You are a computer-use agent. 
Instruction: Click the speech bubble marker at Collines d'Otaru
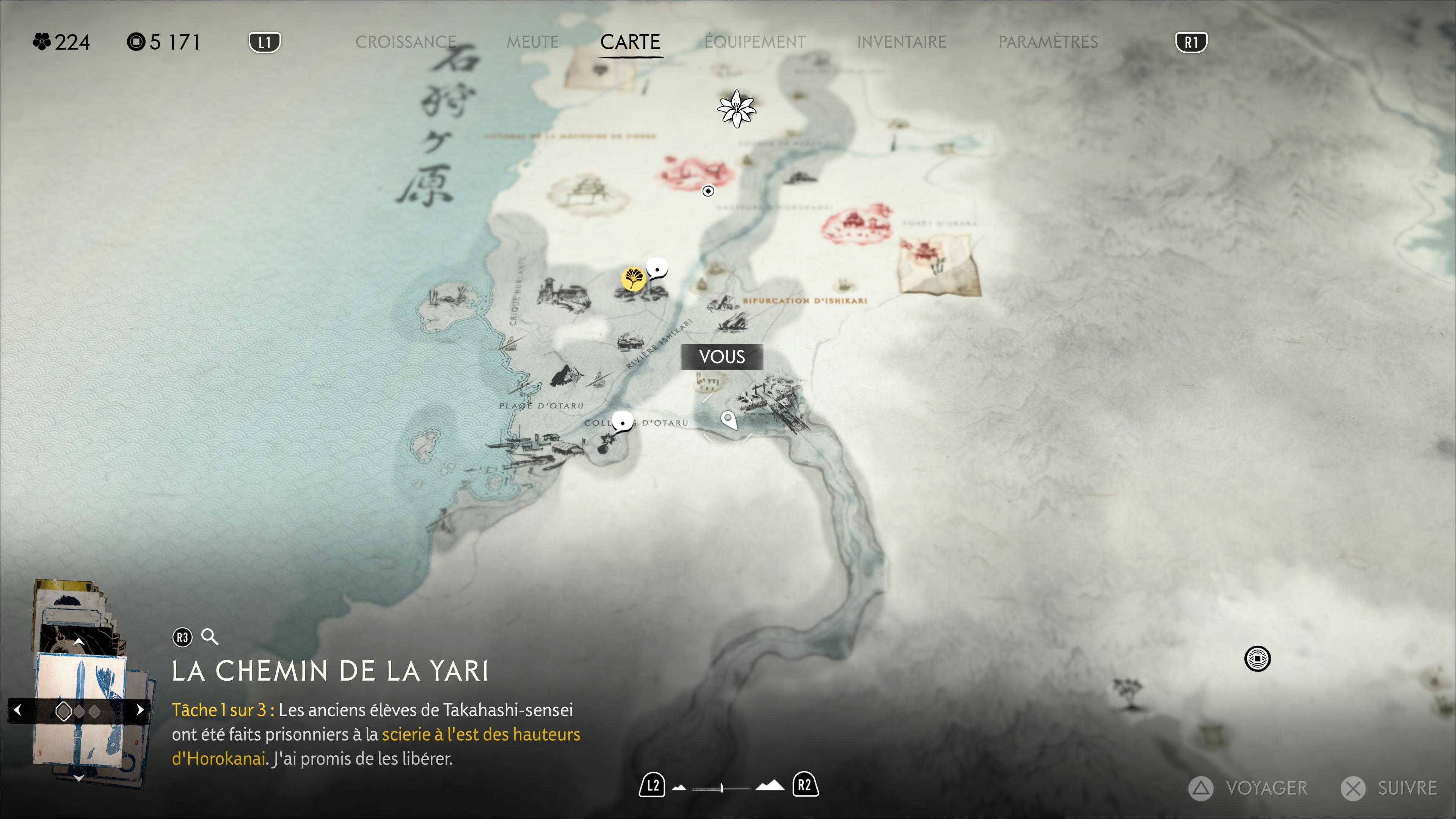click(623, 422)
